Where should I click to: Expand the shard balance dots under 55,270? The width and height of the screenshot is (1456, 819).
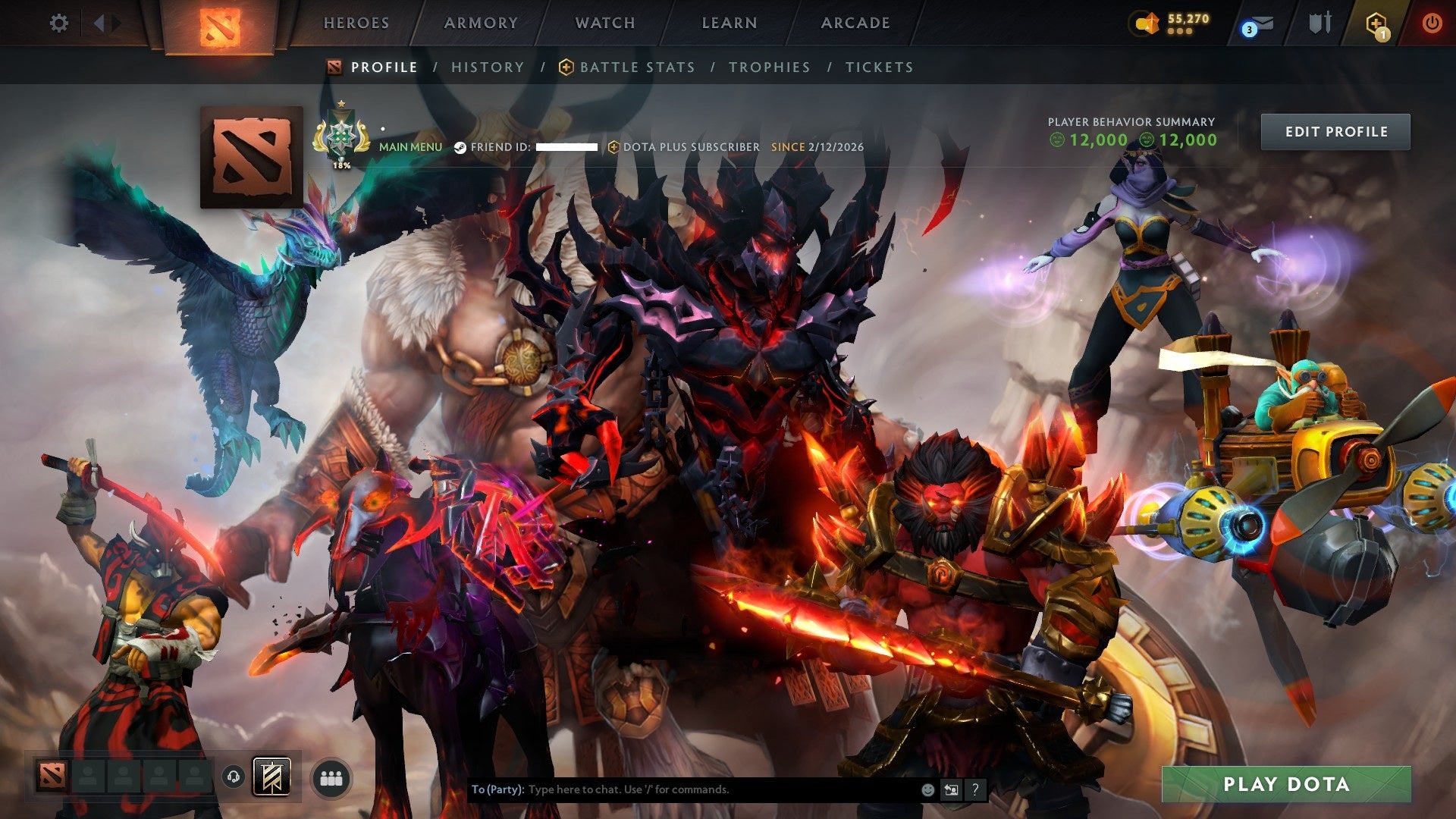tap(1180, 32)
